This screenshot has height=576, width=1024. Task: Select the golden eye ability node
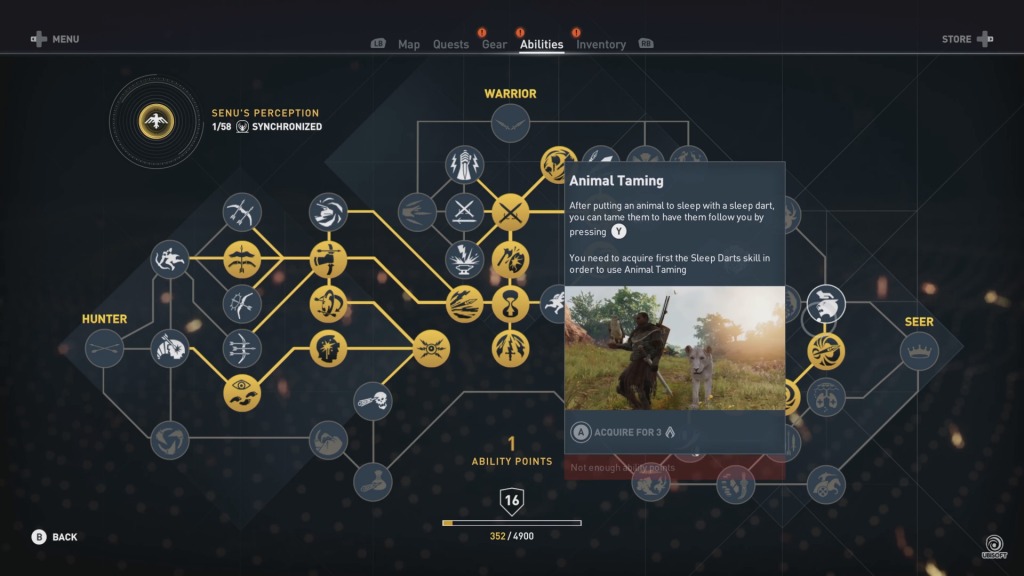242,393
